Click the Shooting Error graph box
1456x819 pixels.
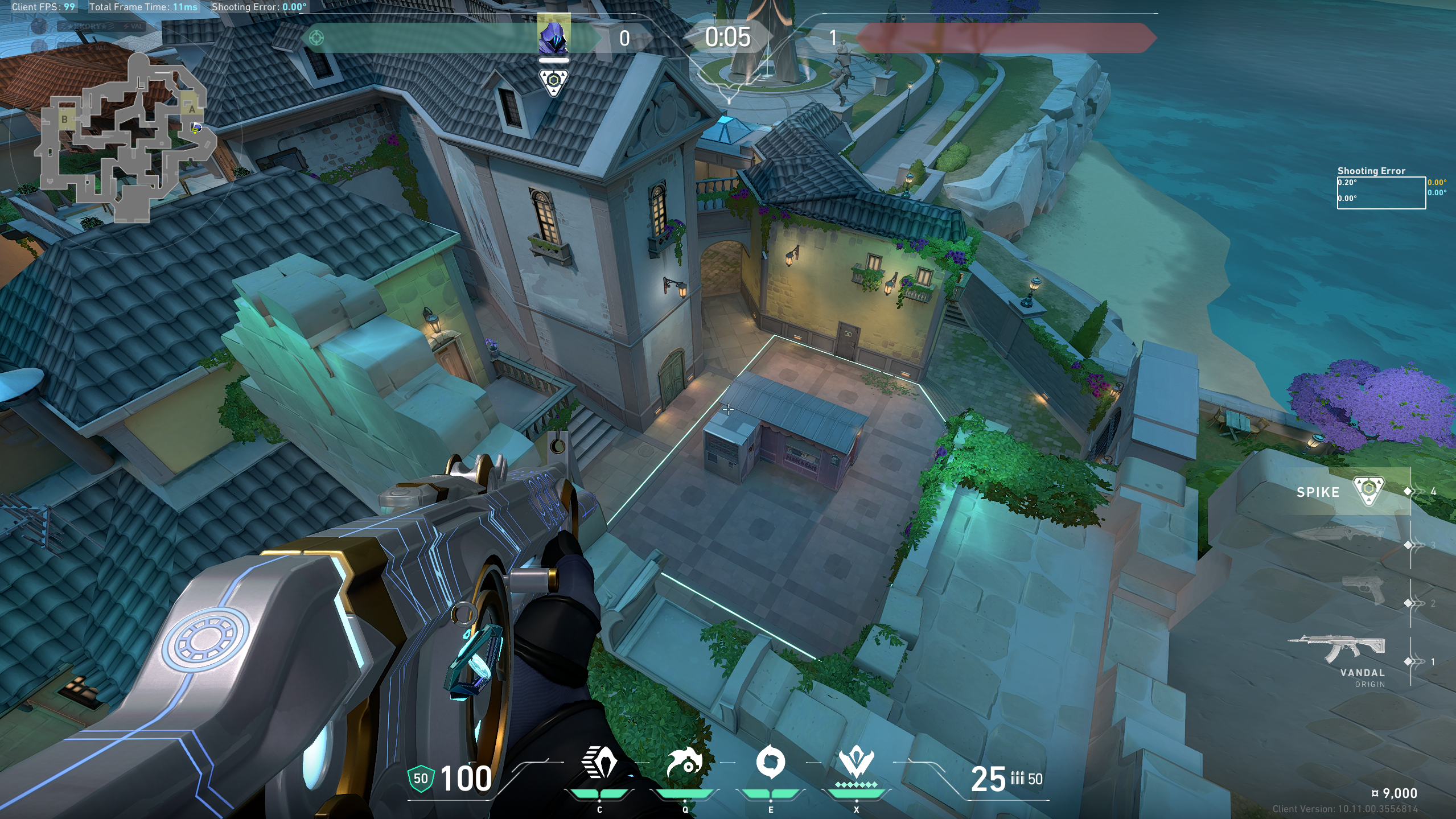pyautogui.click(x=1381, y=193)
